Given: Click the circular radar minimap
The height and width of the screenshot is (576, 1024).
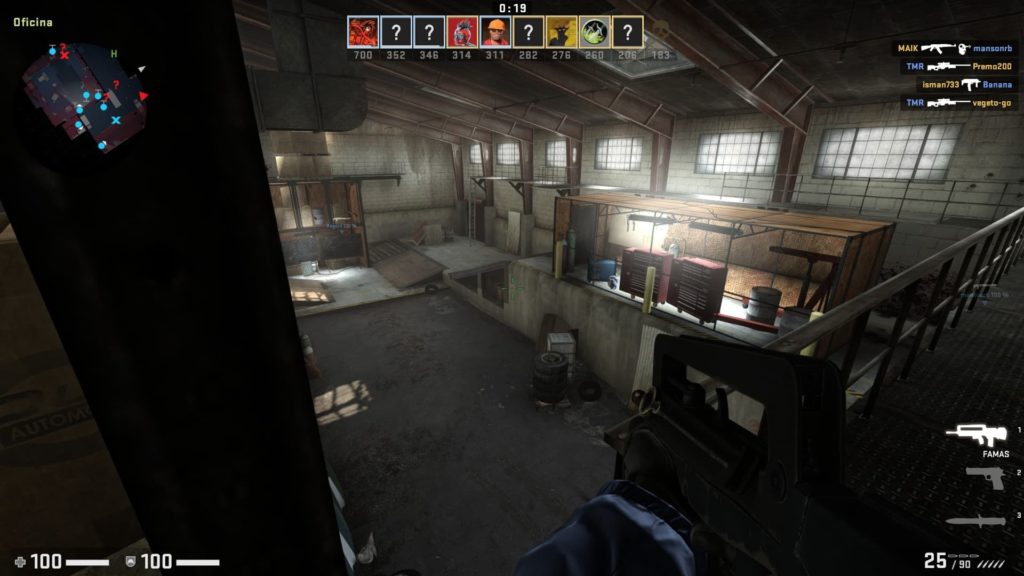Looking at the screenshot, I should [84, 95].
